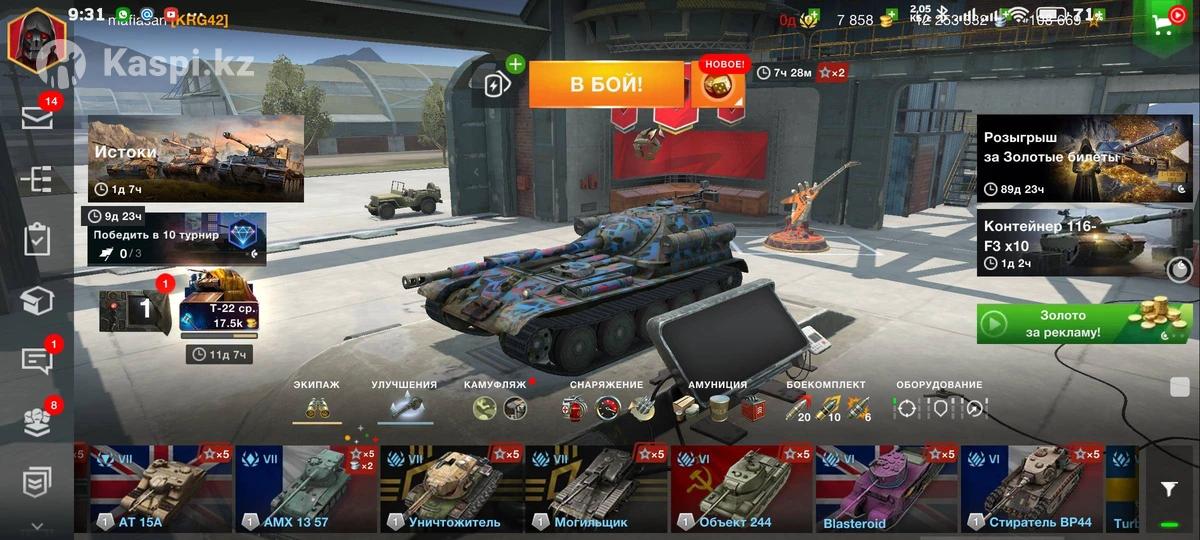Open the Истоки event banner
The width and height of the screenshot is (1200, 540).
point(196,158)
